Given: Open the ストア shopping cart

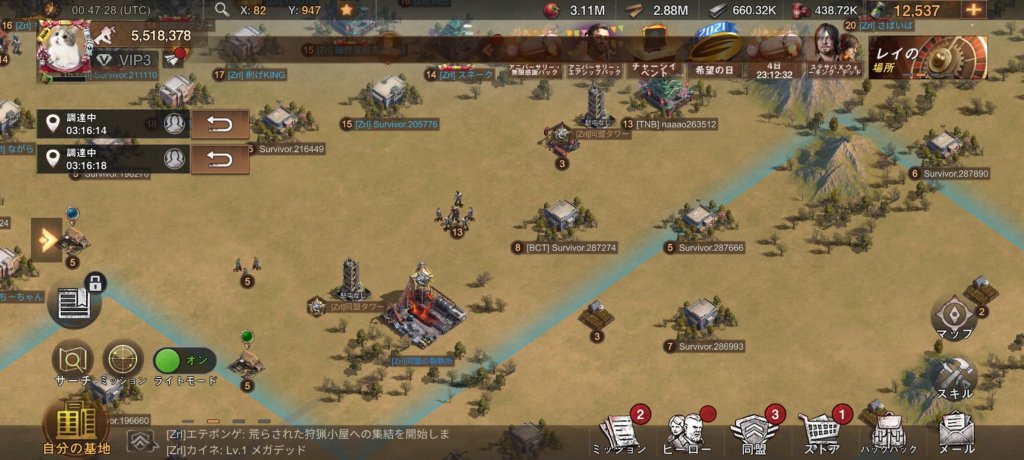Looking at the screenshot, I should (818, 432).
